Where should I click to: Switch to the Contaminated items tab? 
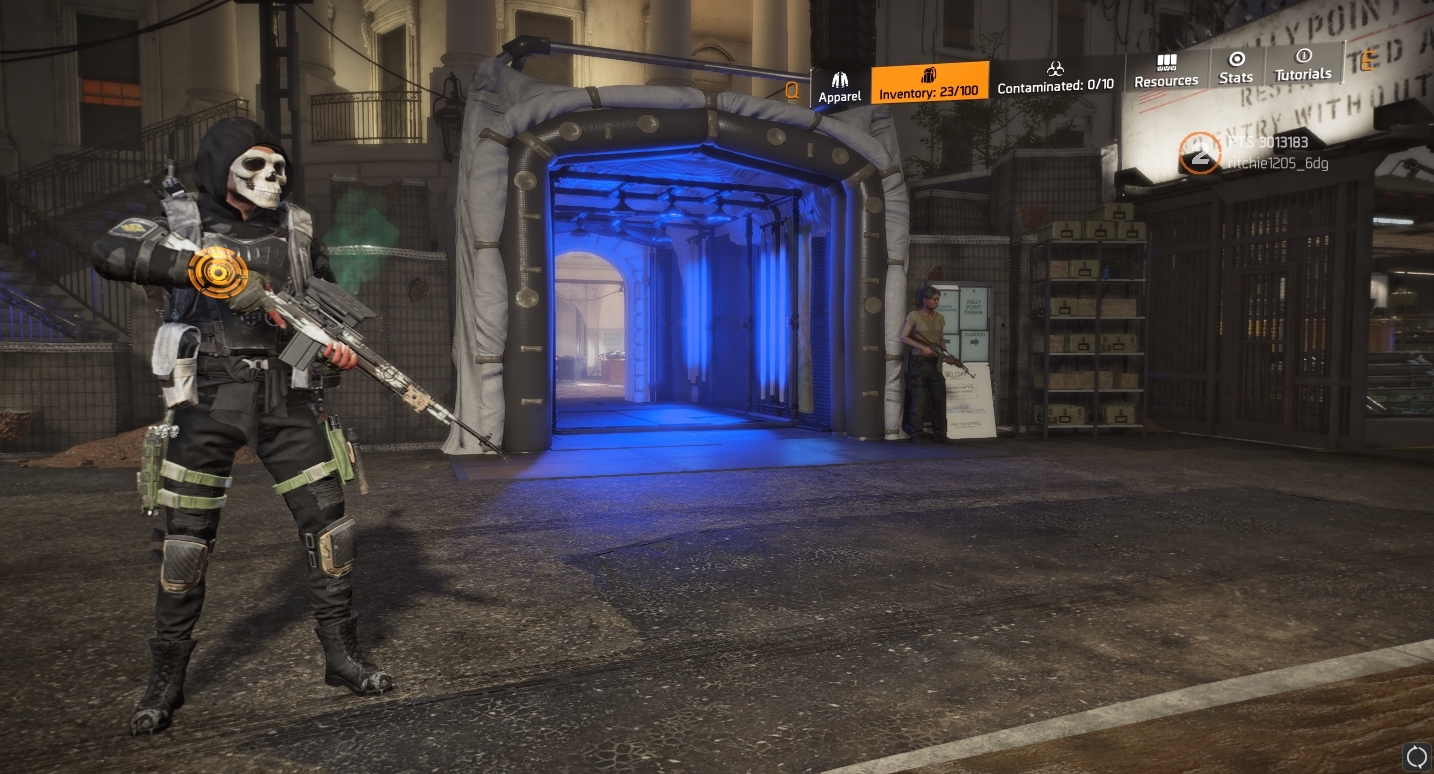pyautogui.click(x=1055, y=77)
